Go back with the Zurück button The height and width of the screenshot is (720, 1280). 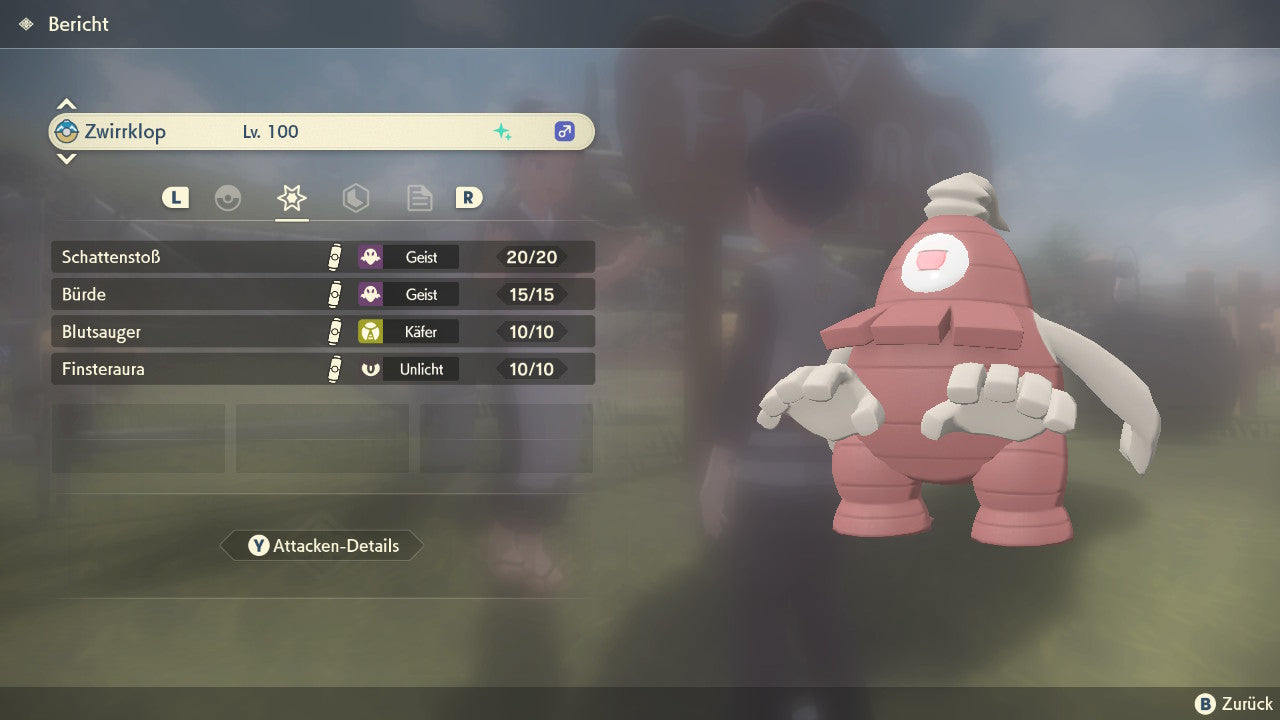[1233, 704]
